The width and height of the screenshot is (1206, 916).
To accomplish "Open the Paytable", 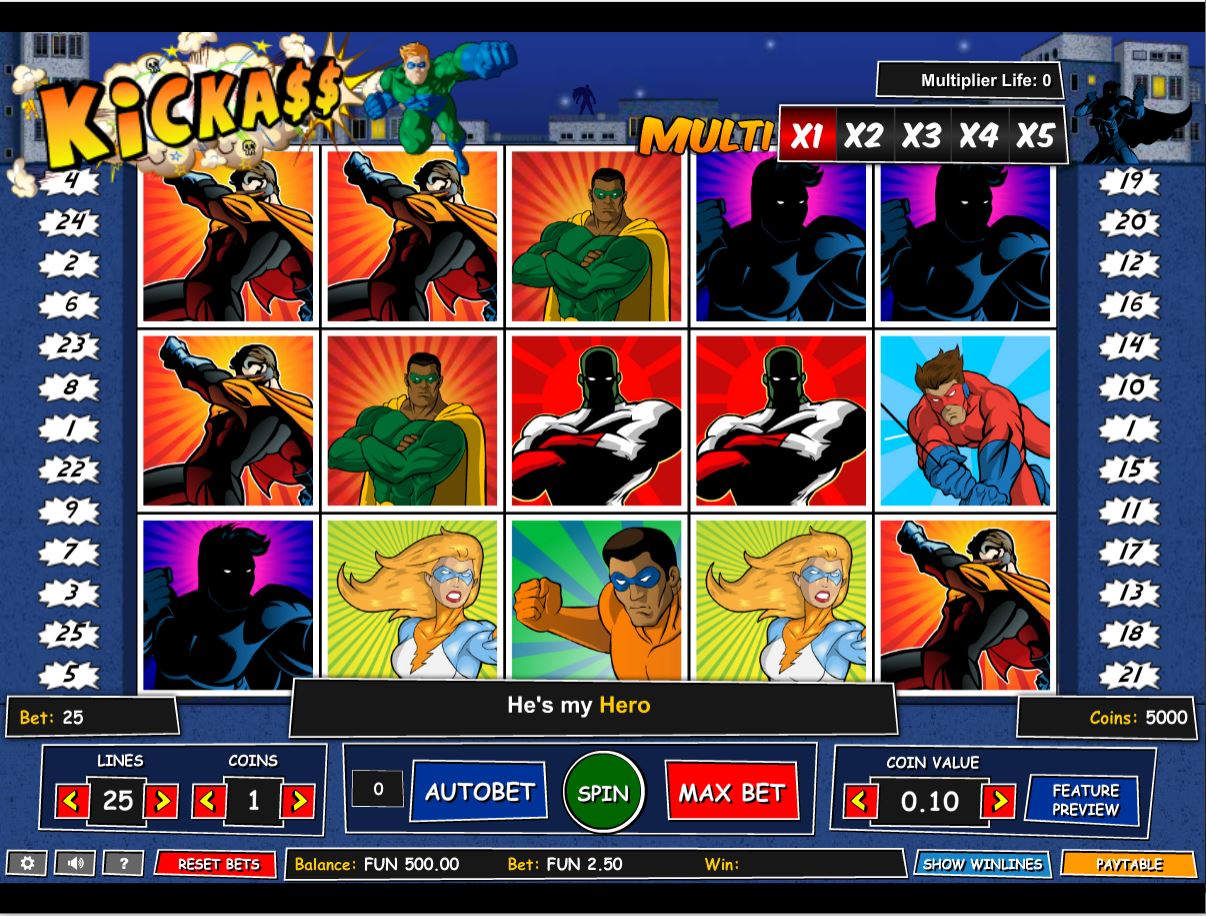I will tap(1128, 864).
